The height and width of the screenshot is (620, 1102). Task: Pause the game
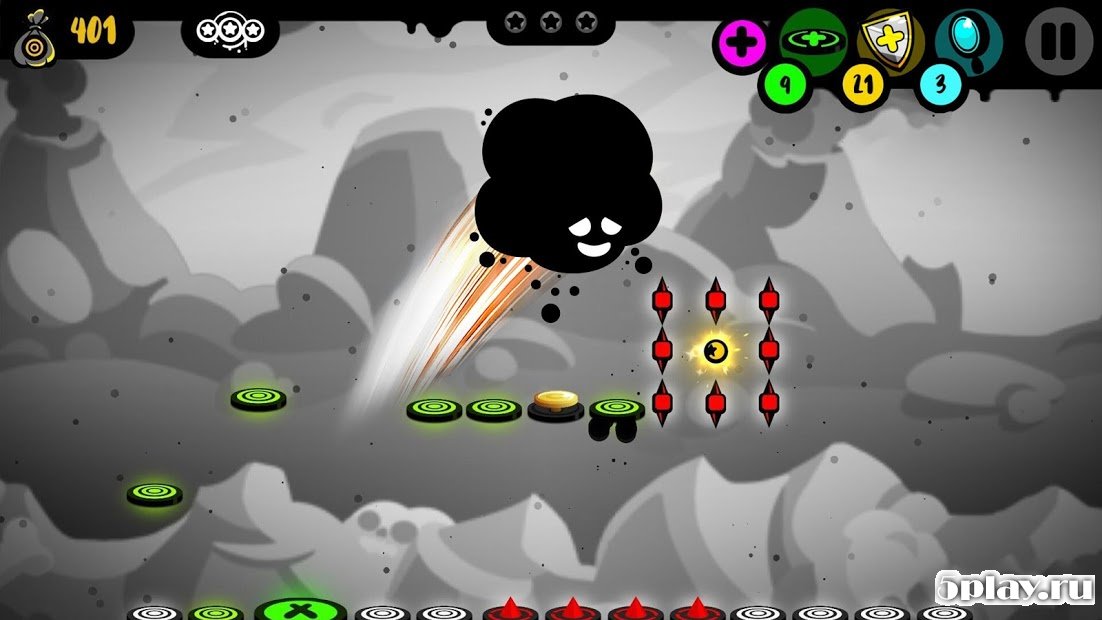coord(1059,41)
